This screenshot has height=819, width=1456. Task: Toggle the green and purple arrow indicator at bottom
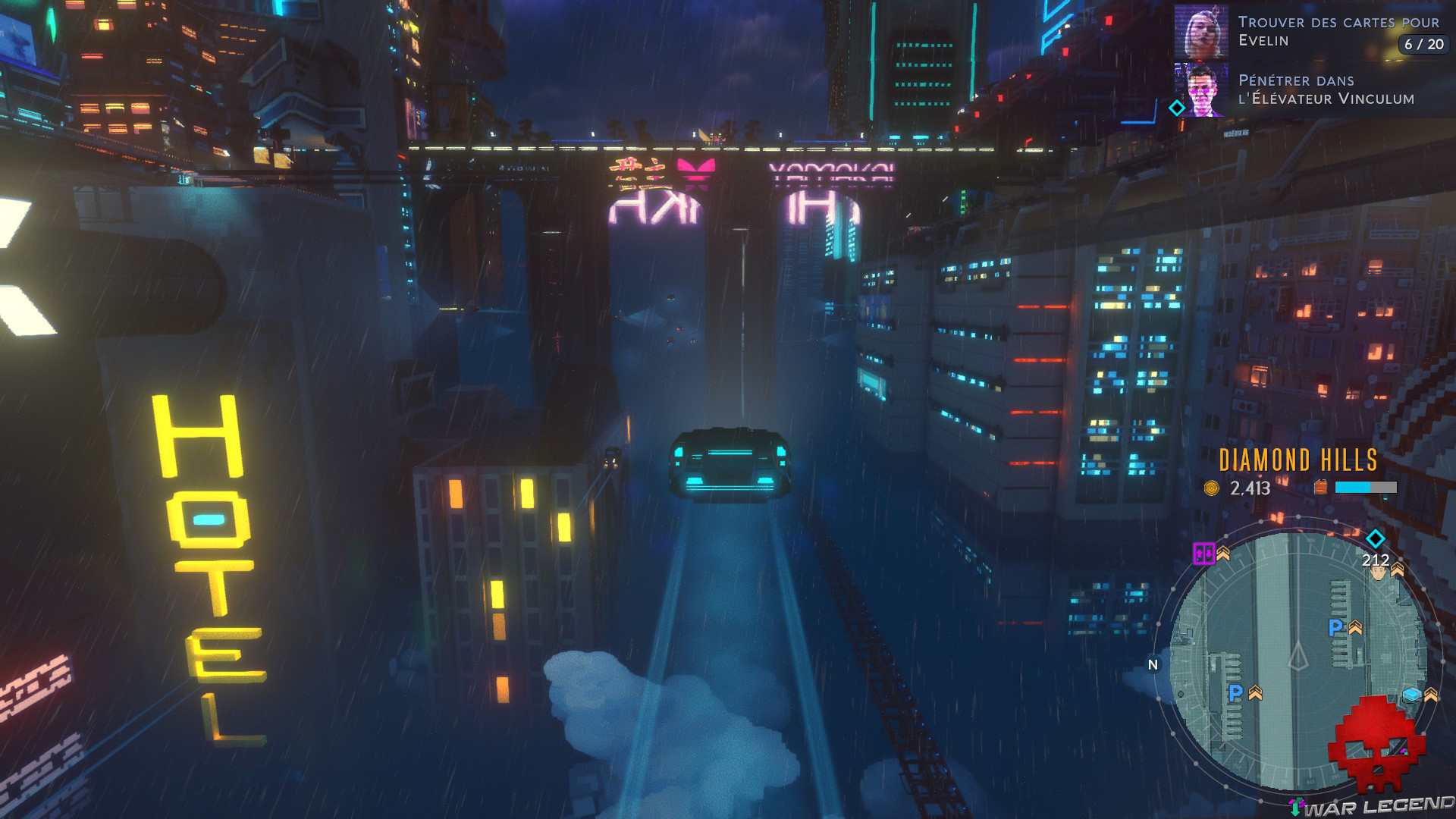point(1296,806)
